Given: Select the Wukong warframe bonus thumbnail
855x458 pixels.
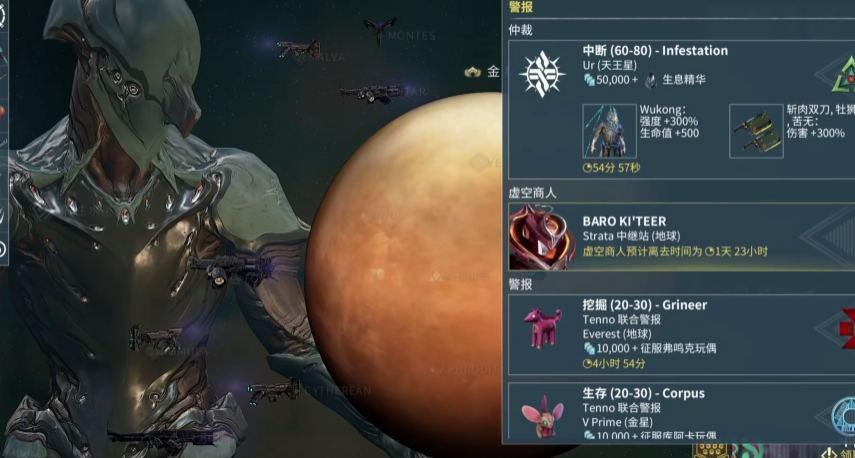Looking at the screenshot, I should tap(609, 131).
